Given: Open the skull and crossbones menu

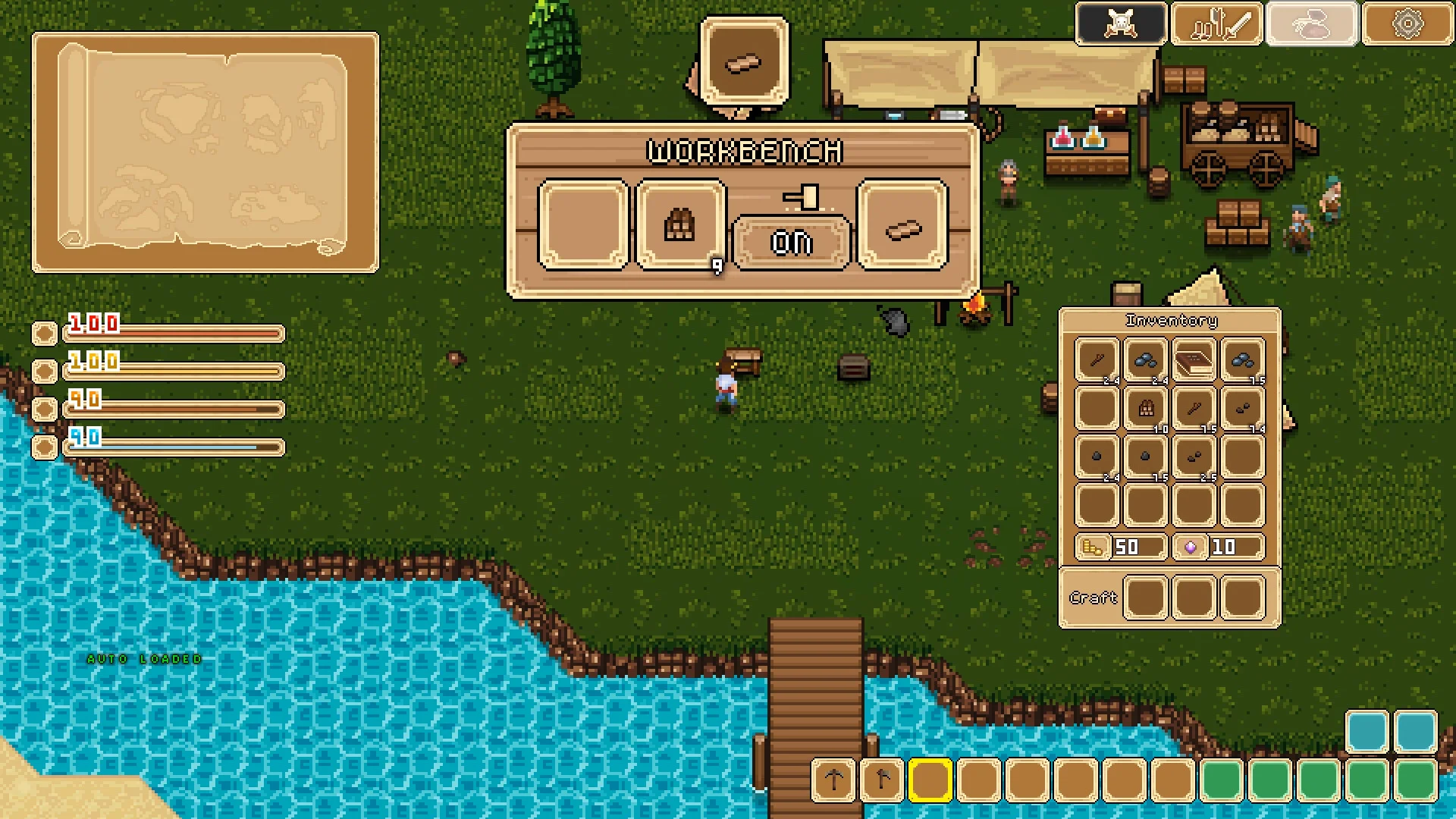Looking at the screenshot, I should (1121, 24).
